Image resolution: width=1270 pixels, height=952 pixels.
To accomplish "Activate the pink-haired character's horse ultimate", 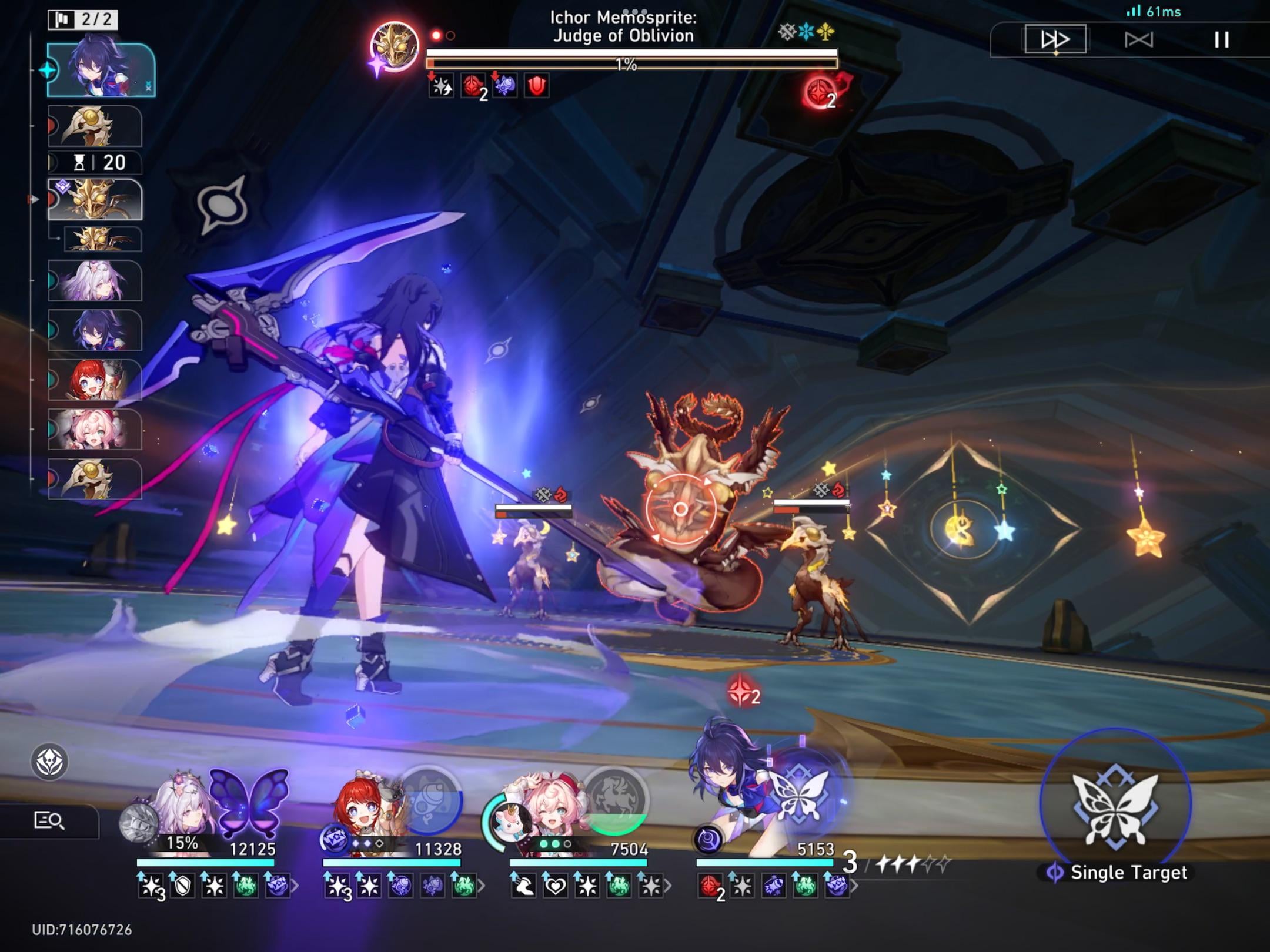I will click(x=615, y=800).
